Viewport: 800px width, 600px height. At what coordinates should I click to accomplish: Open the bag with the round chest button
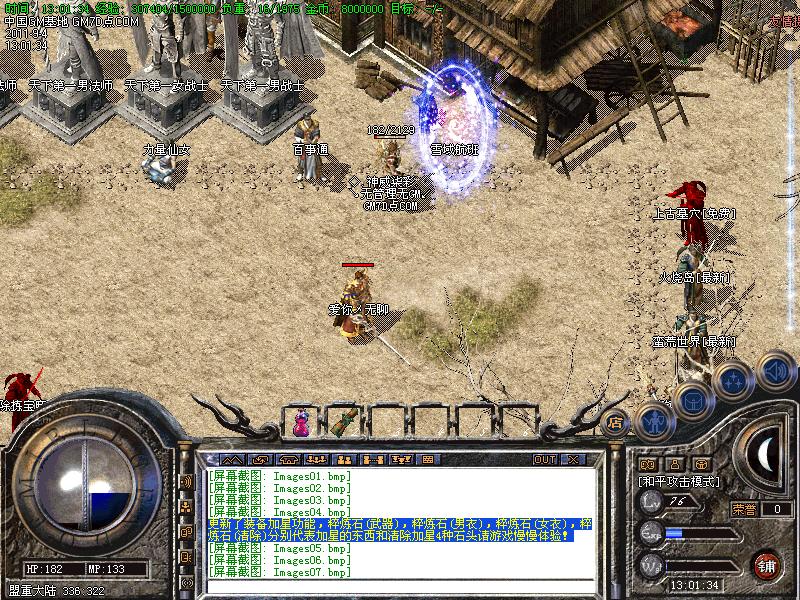693,401
